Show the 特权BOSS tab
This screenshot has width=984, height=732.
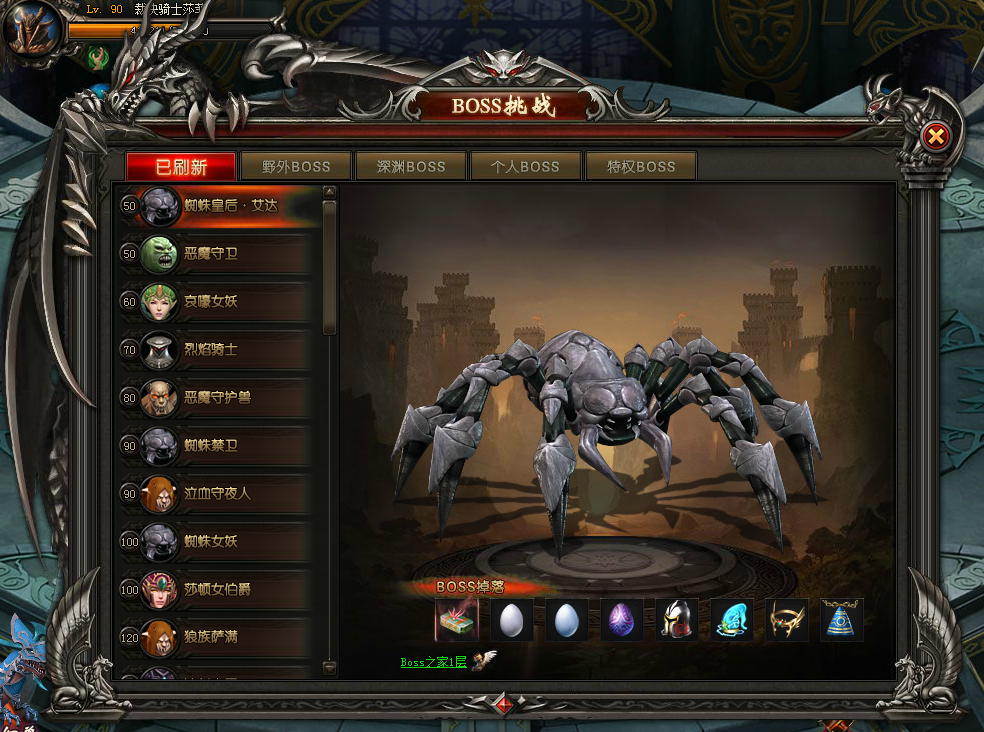click(x=641, y=166)
